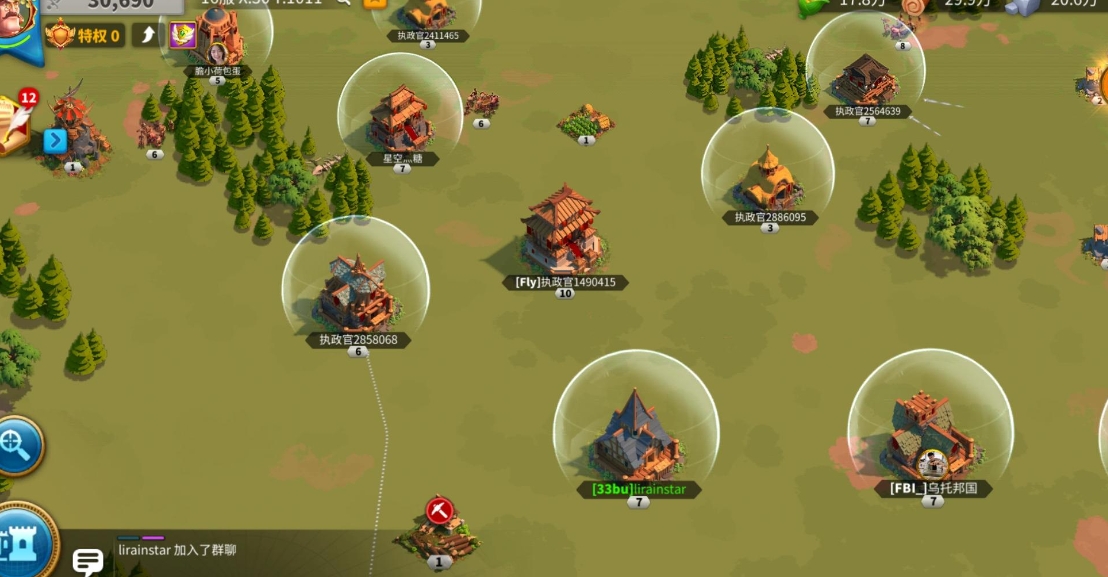
Task: Open the quest scroll with red 12 badge
Action: tap(12, 123)
